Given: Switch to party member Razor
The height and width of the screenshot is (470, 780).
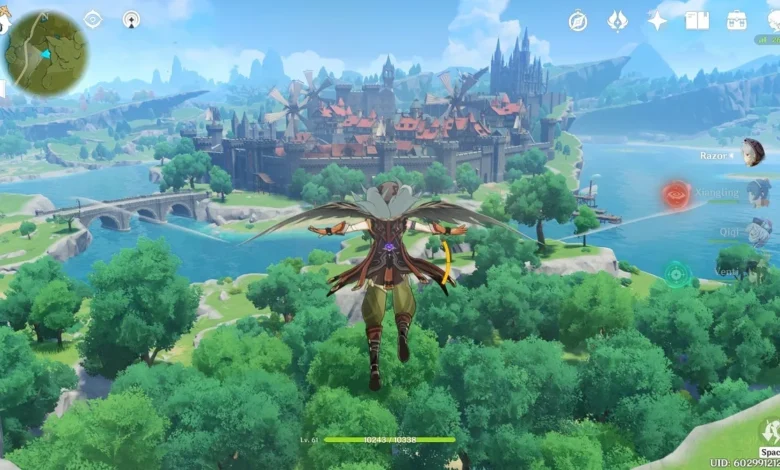Looking at the screenshot, I should coord(752,153).
